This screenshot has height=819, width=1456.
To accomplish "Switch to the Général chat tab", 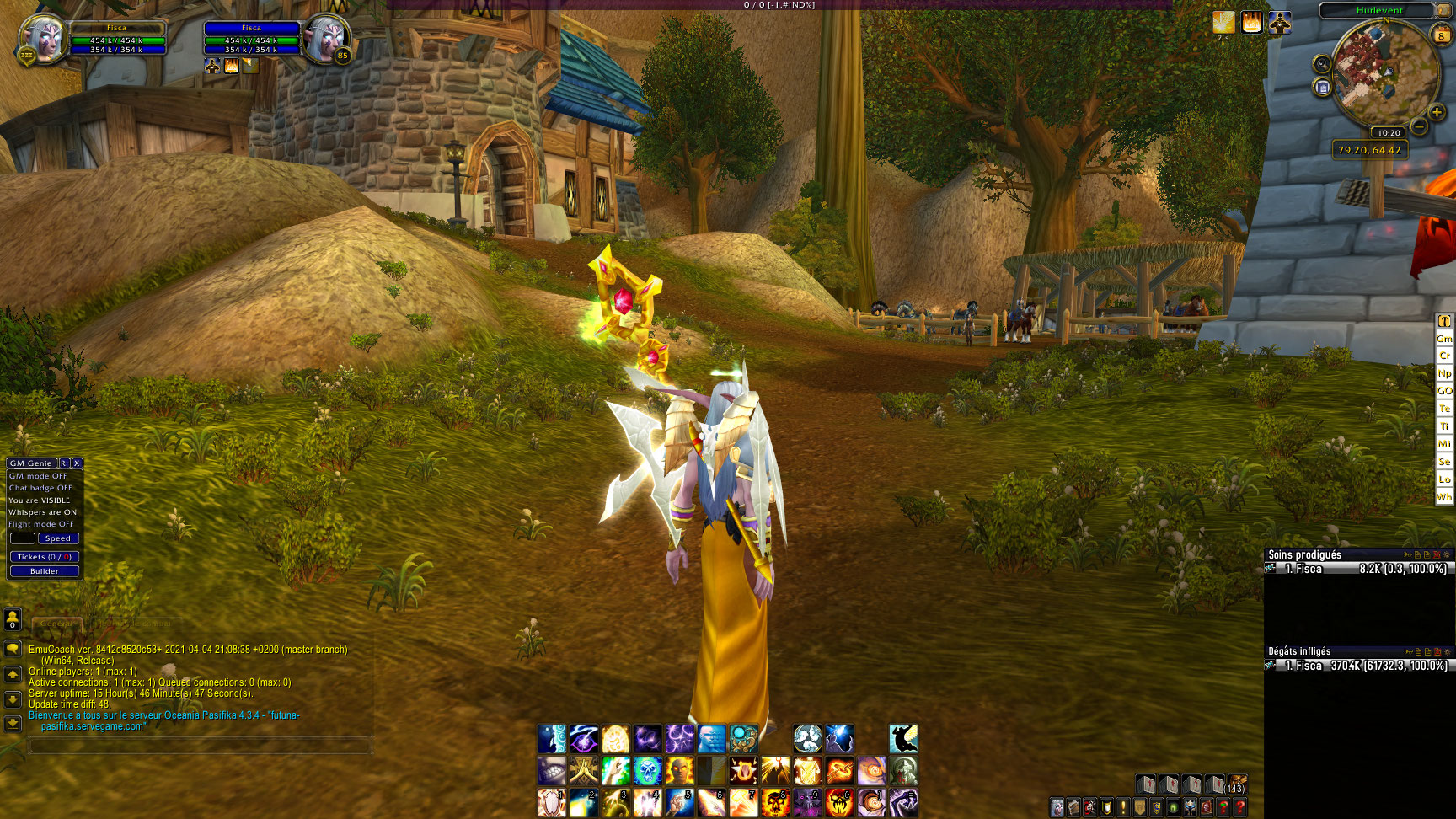I will tap(57, 624).
